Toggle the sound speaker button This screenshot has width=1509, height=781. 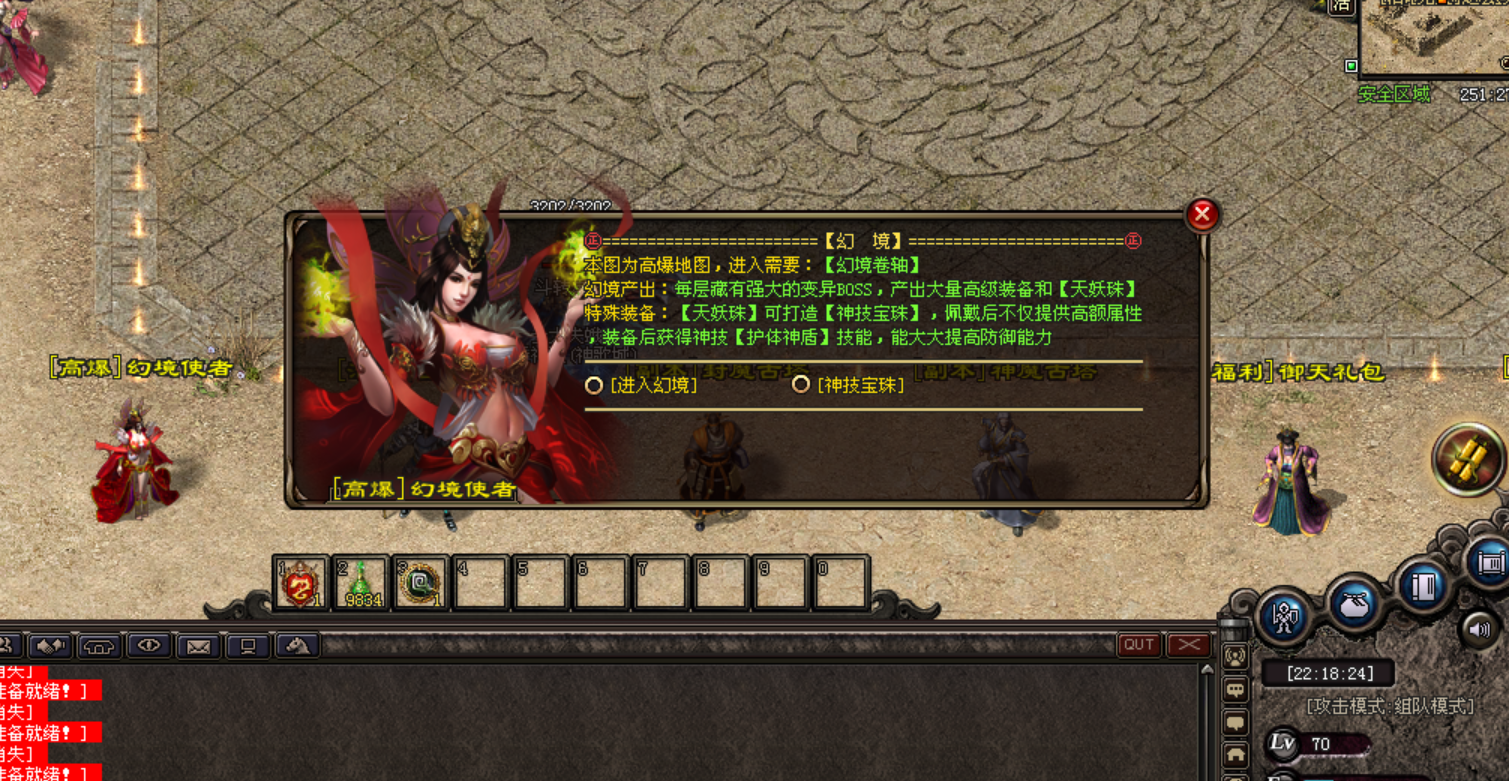point(1481,630)
